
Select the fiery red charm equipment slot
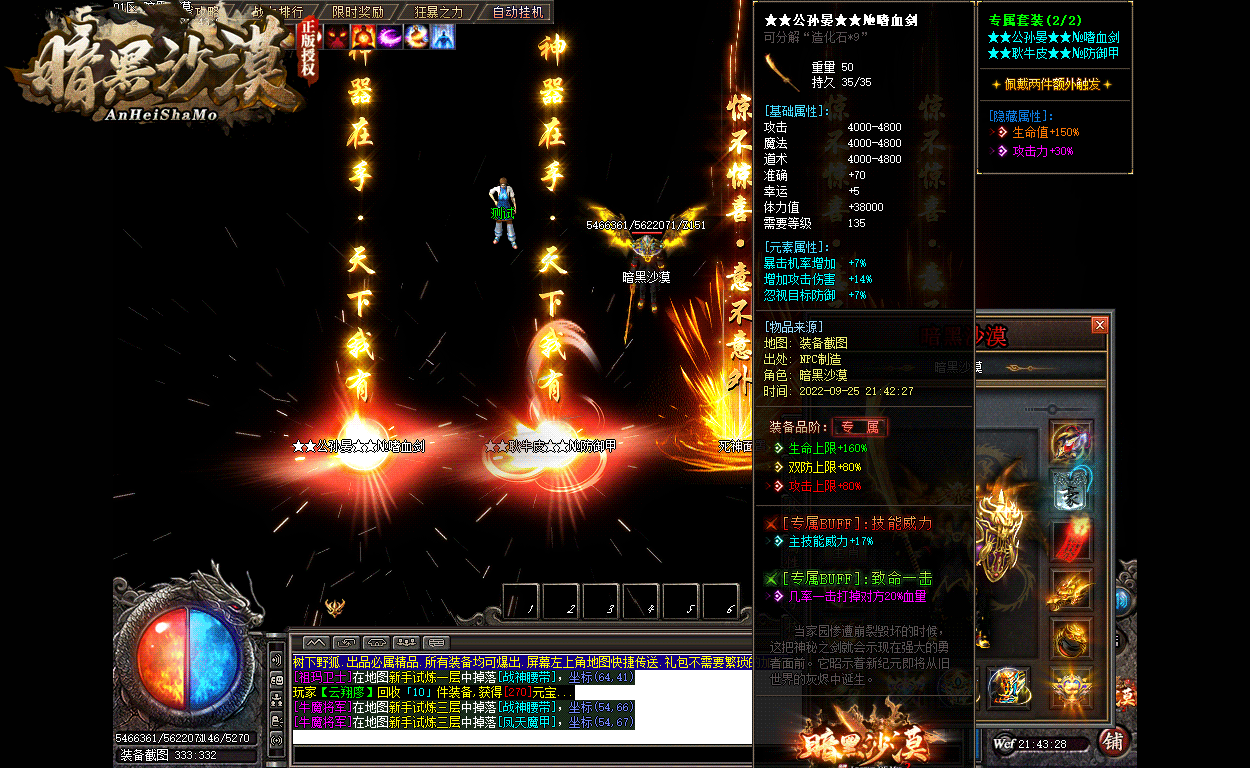[x=1071, y=540]
